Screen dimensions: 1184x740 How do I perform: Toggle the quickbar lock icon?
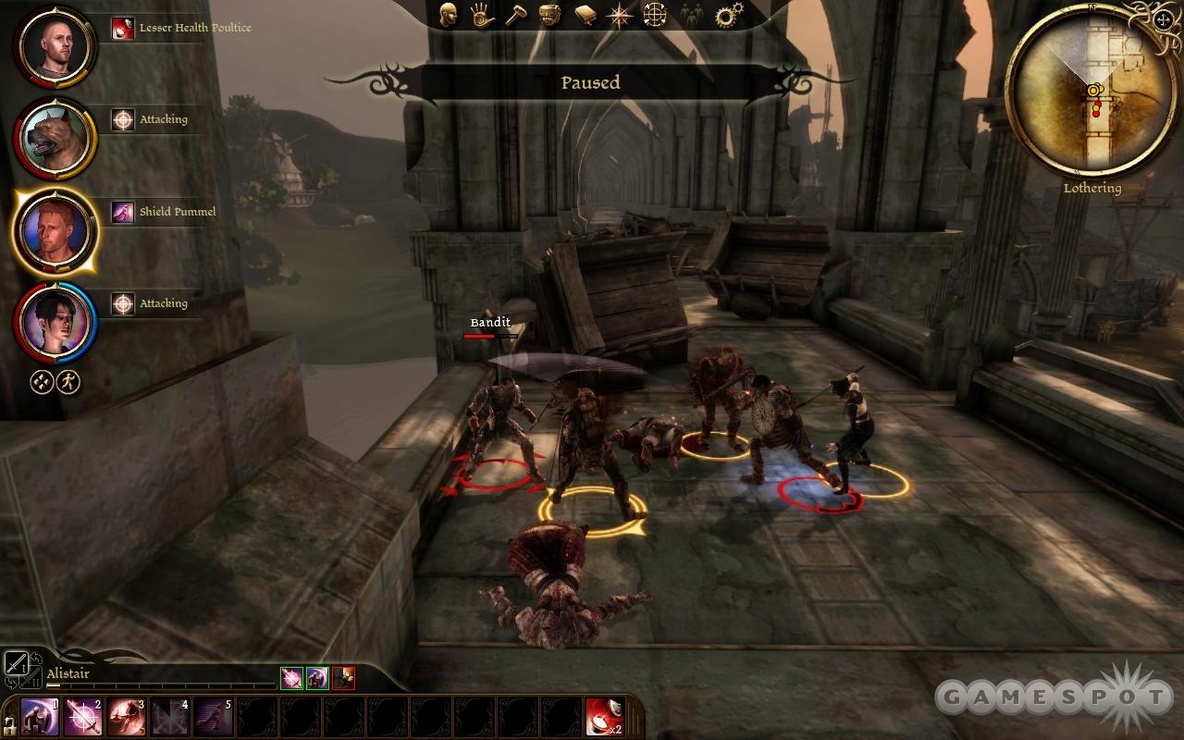(x=9, y=725)
